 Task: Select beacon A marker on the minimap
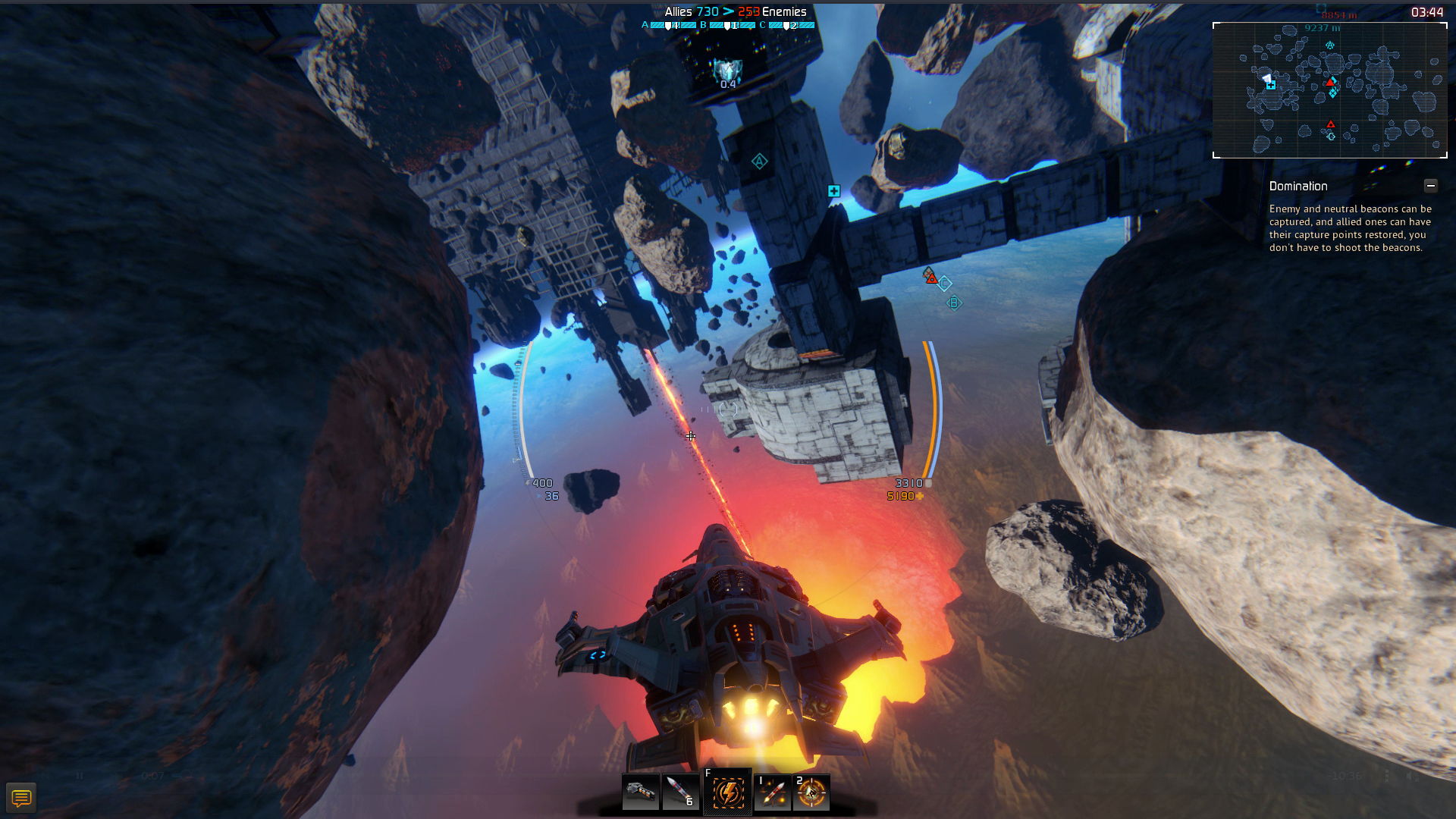(x=1330, y=45)
